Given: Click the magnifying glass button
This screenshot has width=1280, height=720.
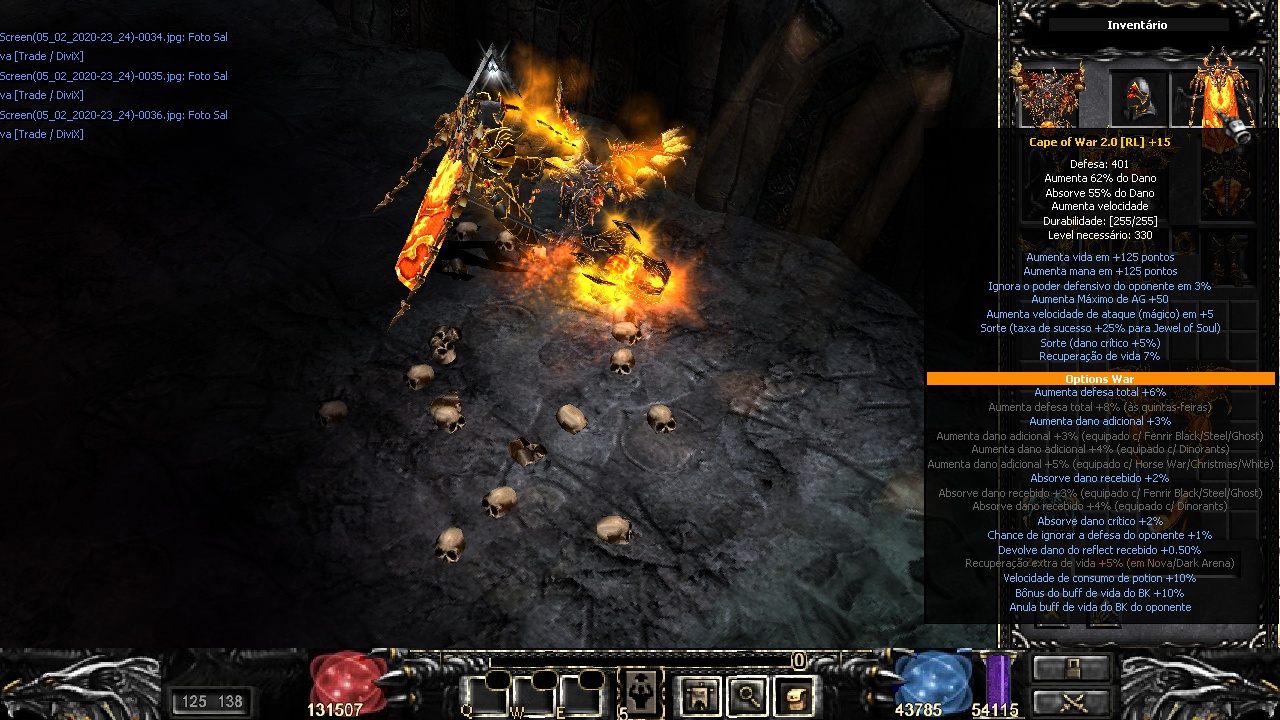Looking at the screenshot, I should (747, 695).
